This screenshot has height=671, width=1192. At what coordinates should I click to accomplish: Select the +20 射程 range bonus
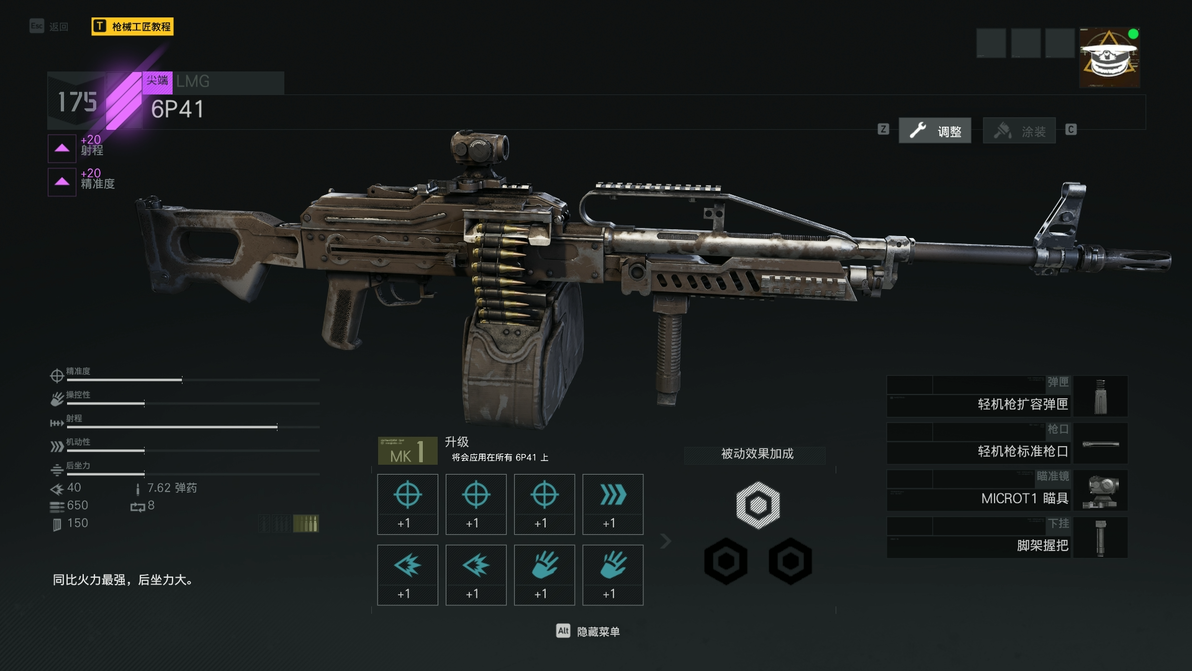62,148
